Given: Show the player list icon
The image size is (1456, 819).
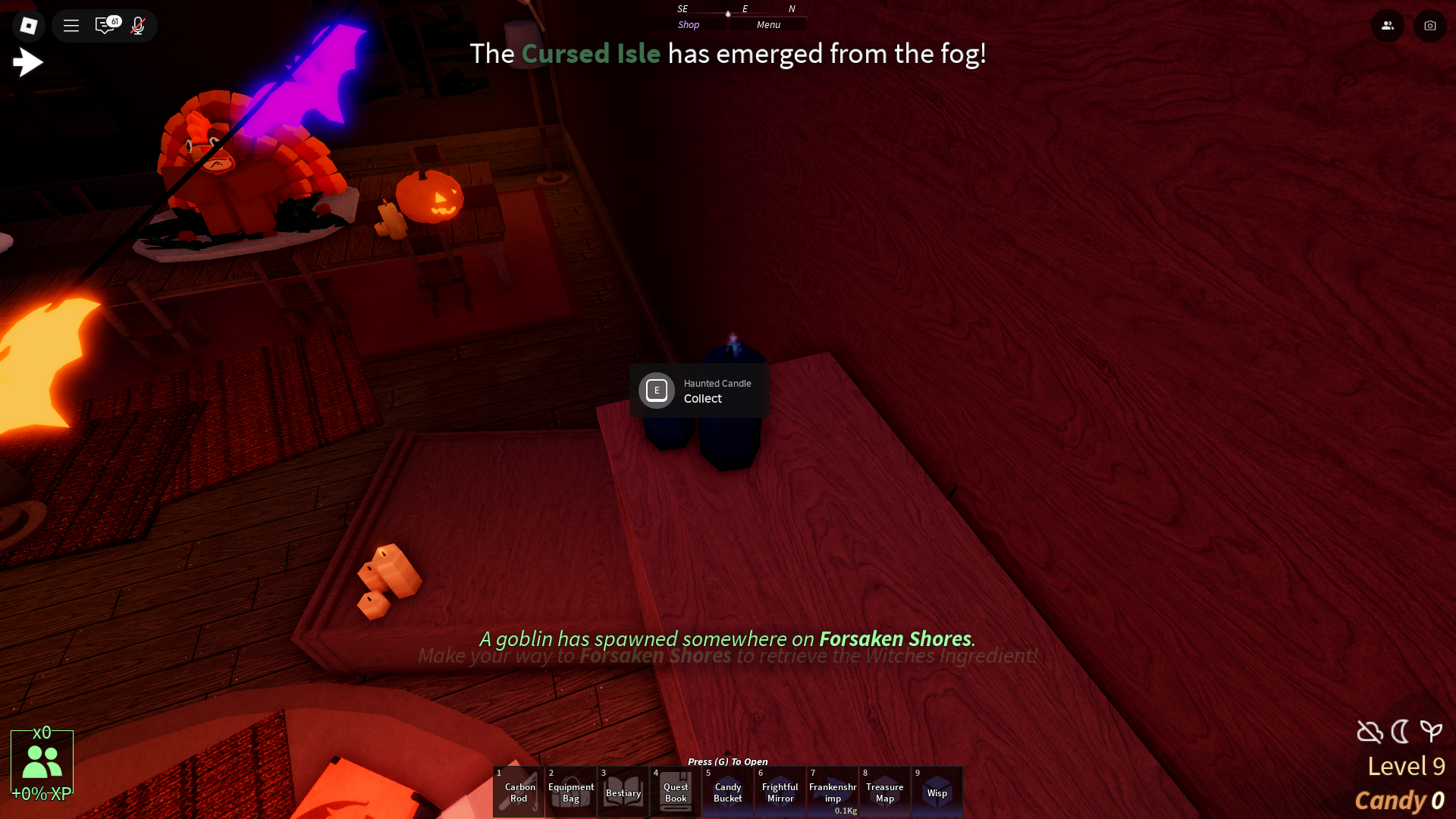Looking at the screenshot, I should tap(1387, 26).
